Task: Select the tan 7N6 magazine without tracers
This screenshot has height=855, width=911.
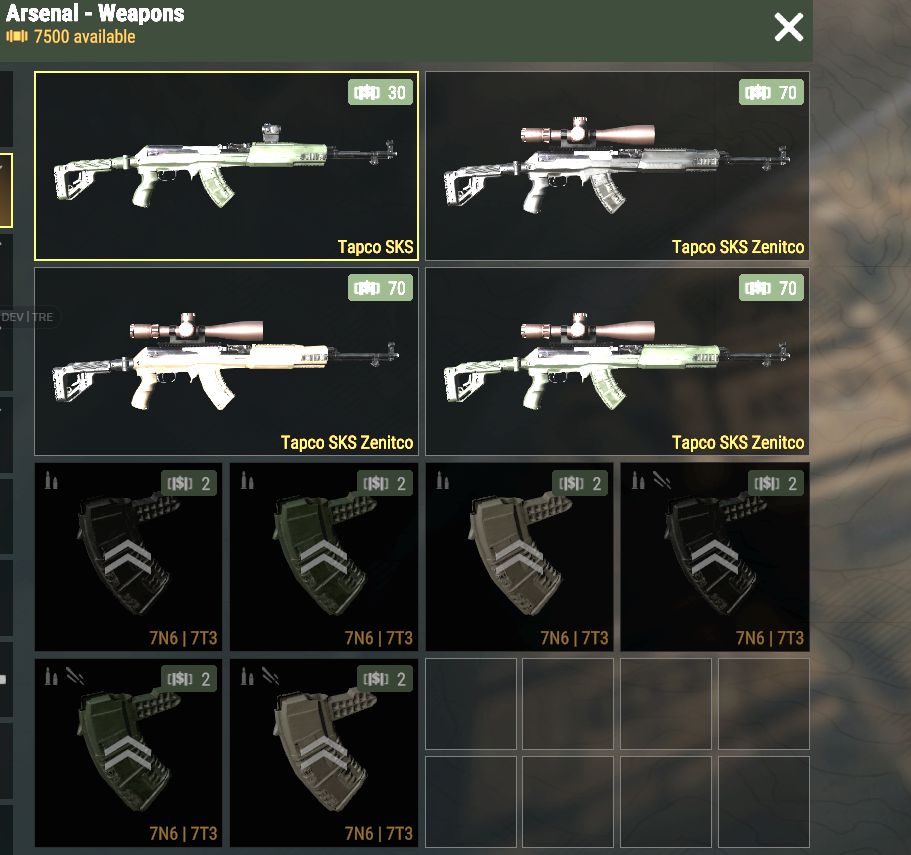Action: (x=519, y=557)
